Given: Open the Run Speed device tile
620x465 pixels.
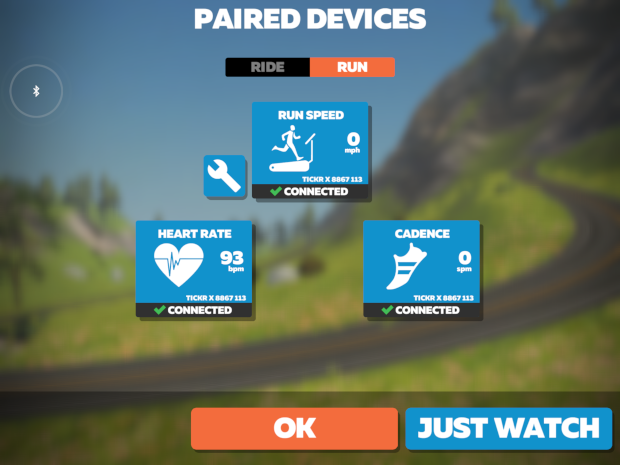Looking at the screenshot, I should (310, 150).
